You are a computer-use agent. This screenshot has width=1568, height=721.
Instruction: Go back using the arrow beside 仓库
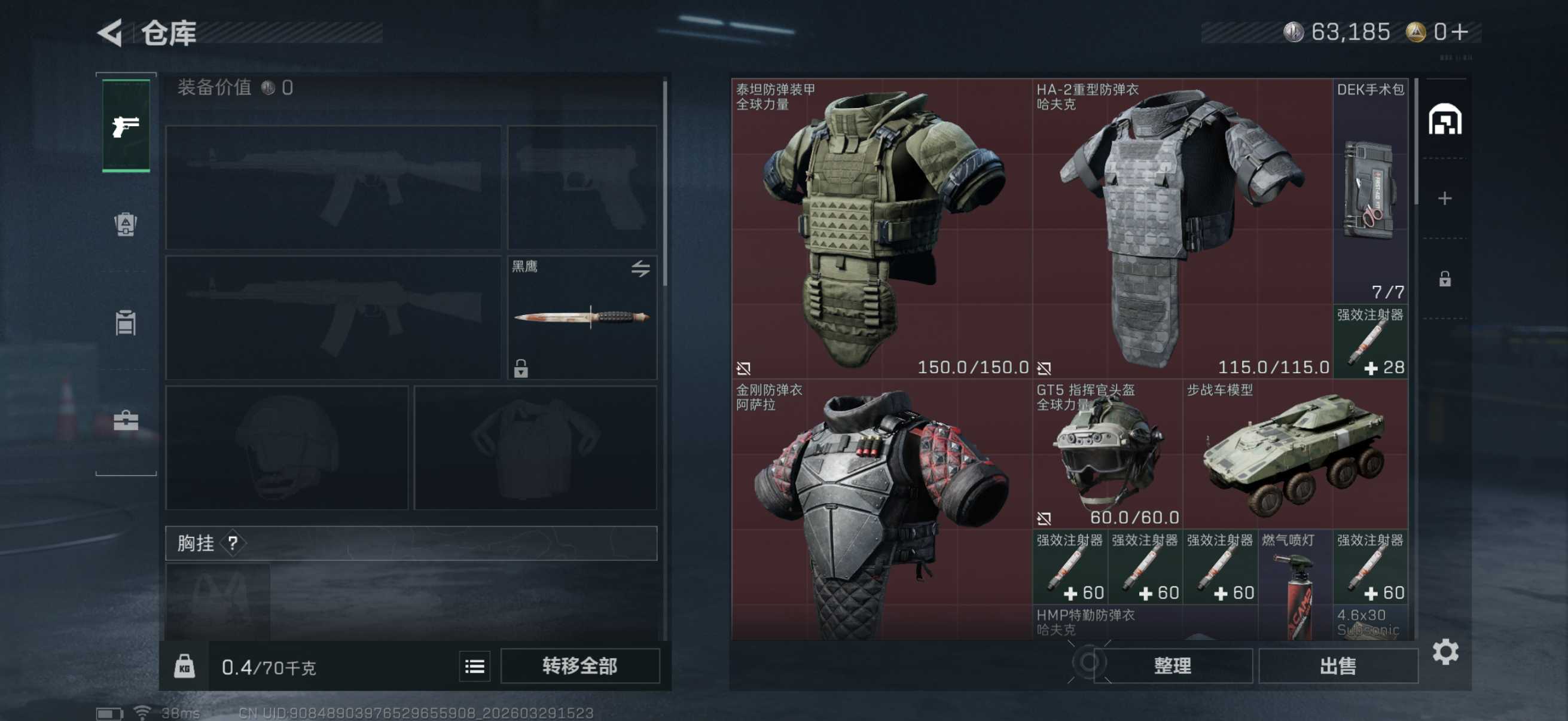coord(111,33)
